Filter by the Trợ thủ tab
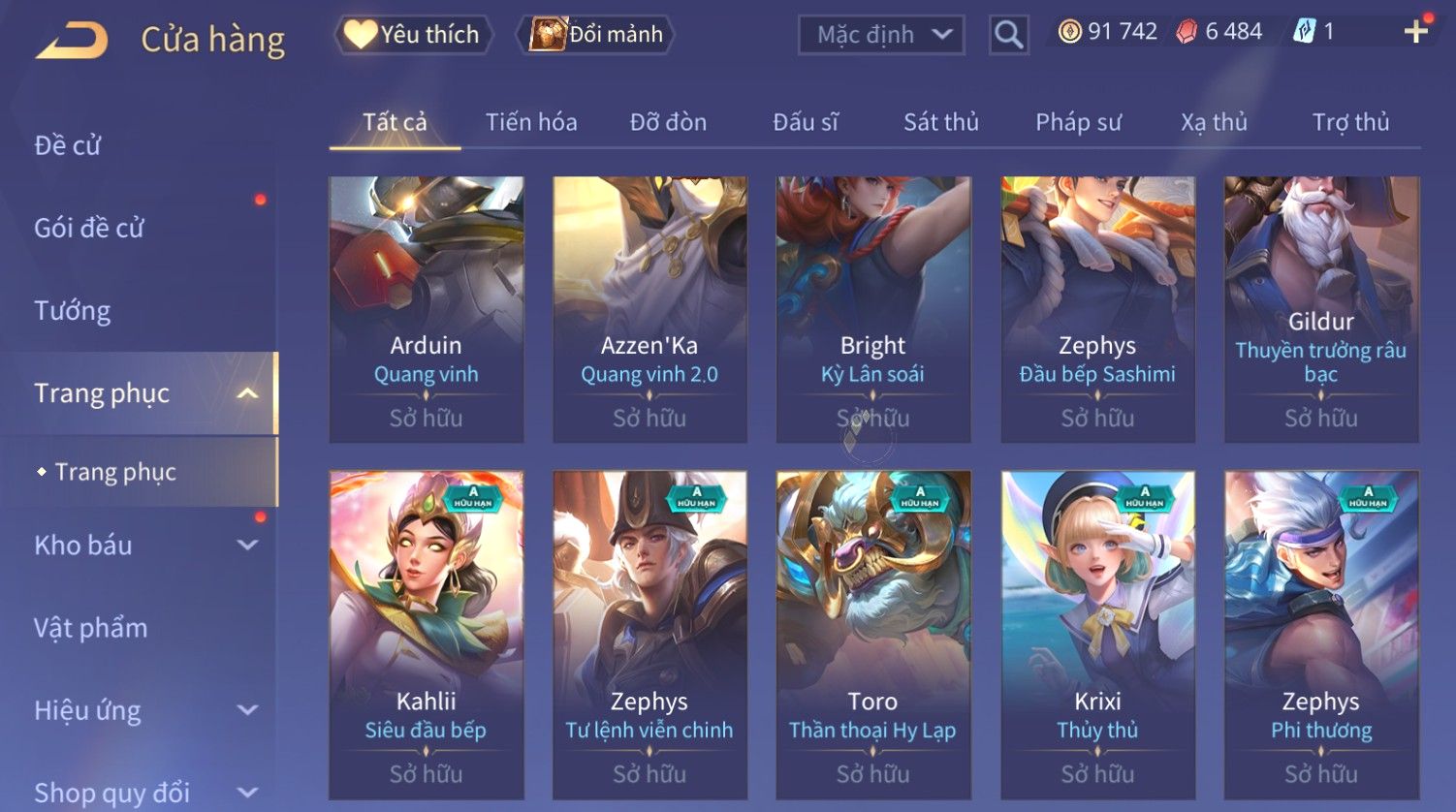This screenshot has width=1456, height=812. [x=1350, y=122]
